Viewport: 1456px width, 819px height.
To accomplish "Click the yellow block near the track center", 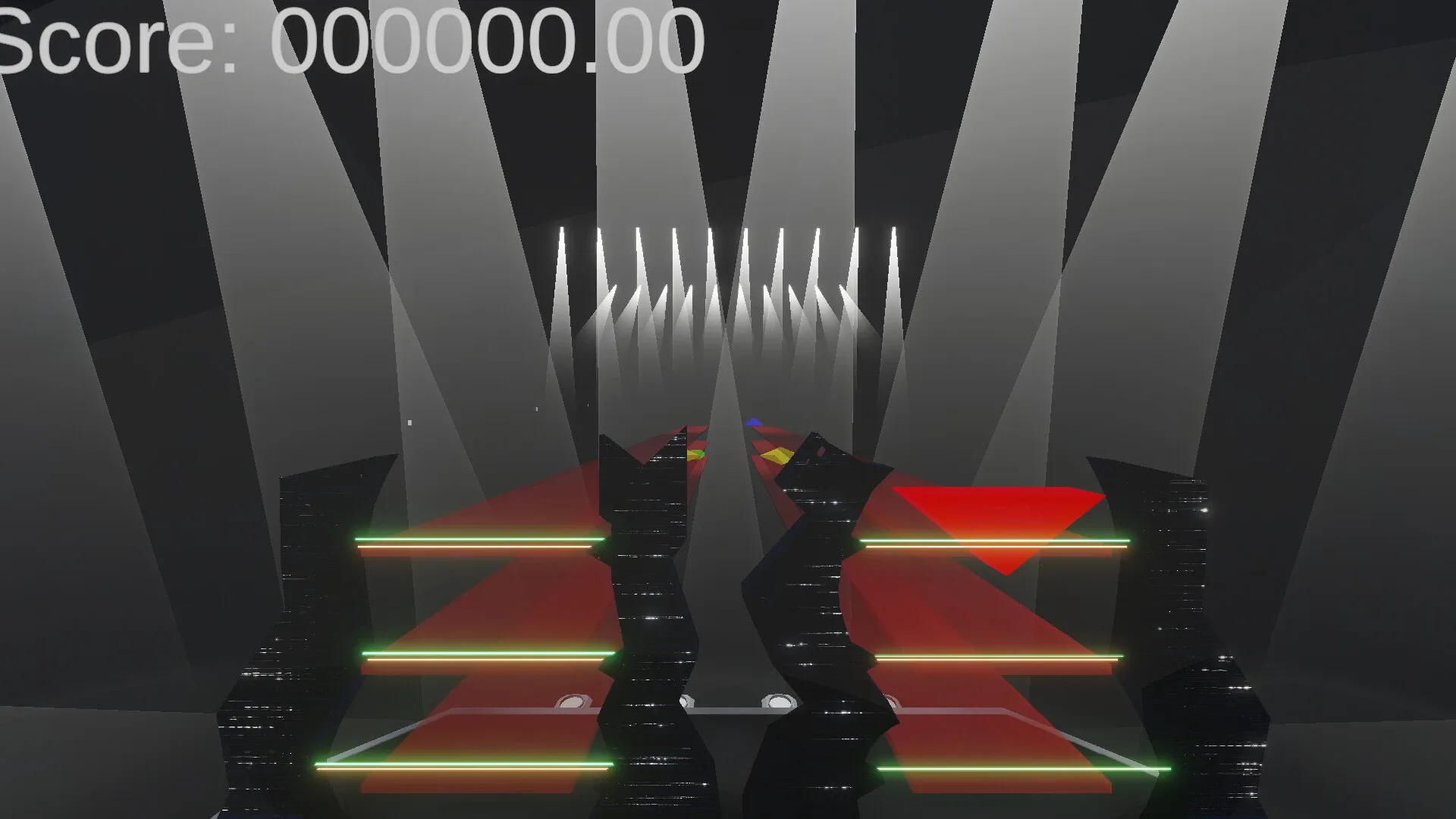I will (775, 455).
